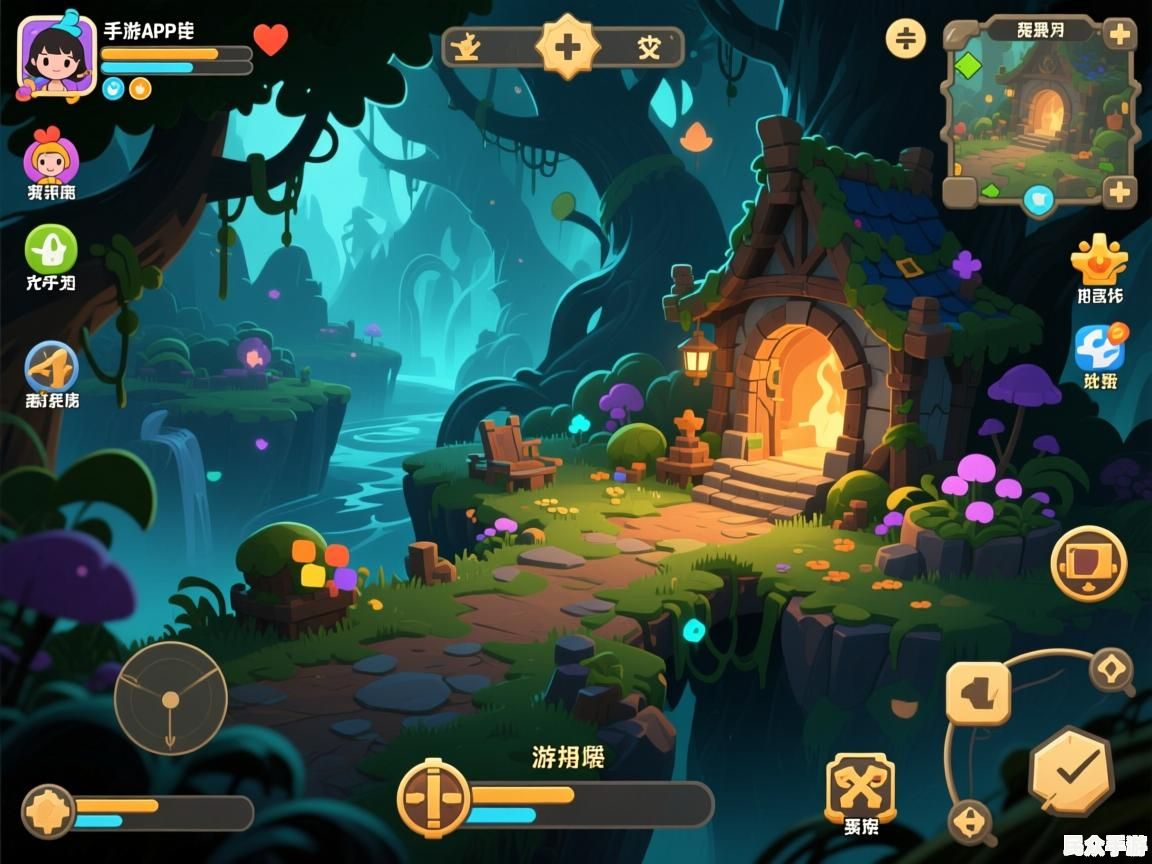Select the blue arrow compass icon

pyautogui.click(x=51, y=367)
